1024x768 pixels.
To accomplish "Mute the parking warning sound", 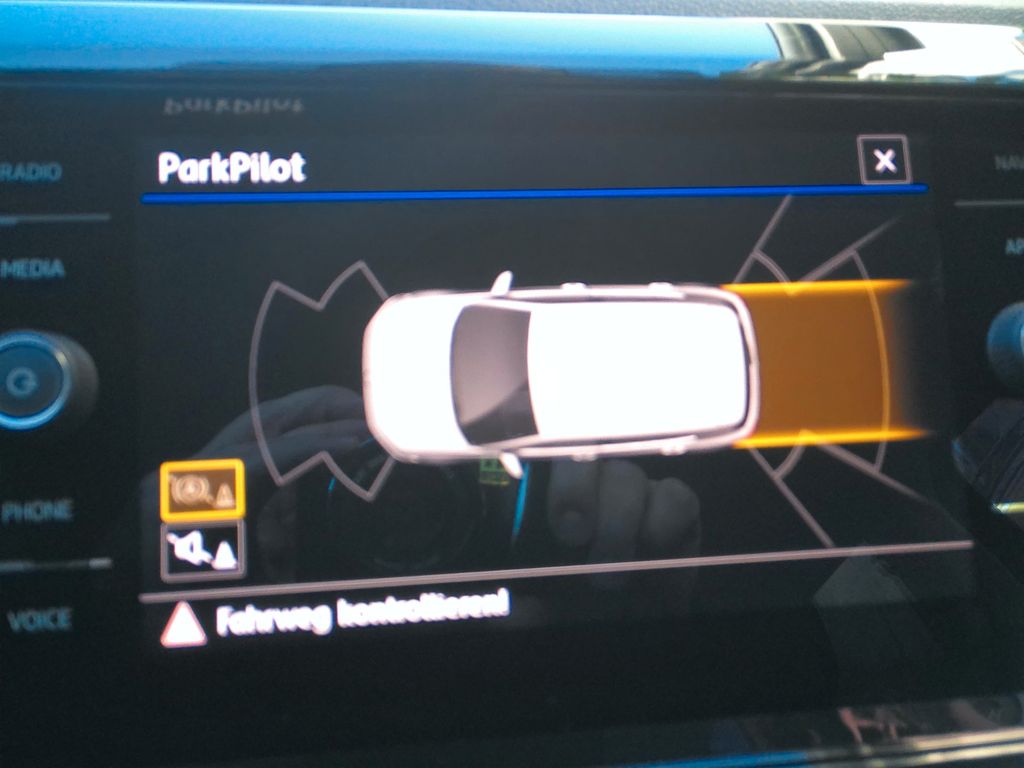I will pos(201,549).
